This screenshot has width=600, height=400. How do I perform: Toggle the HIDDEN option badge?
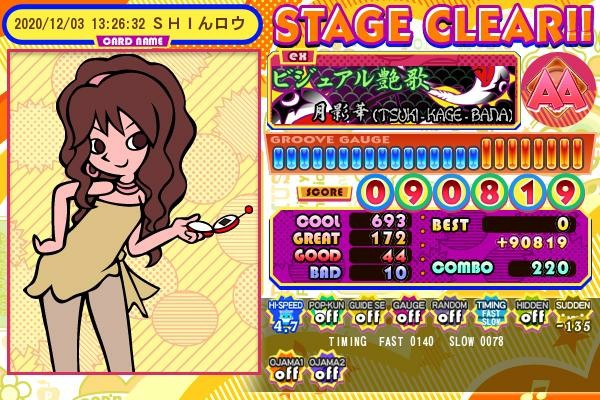click(x=533, y=315)
